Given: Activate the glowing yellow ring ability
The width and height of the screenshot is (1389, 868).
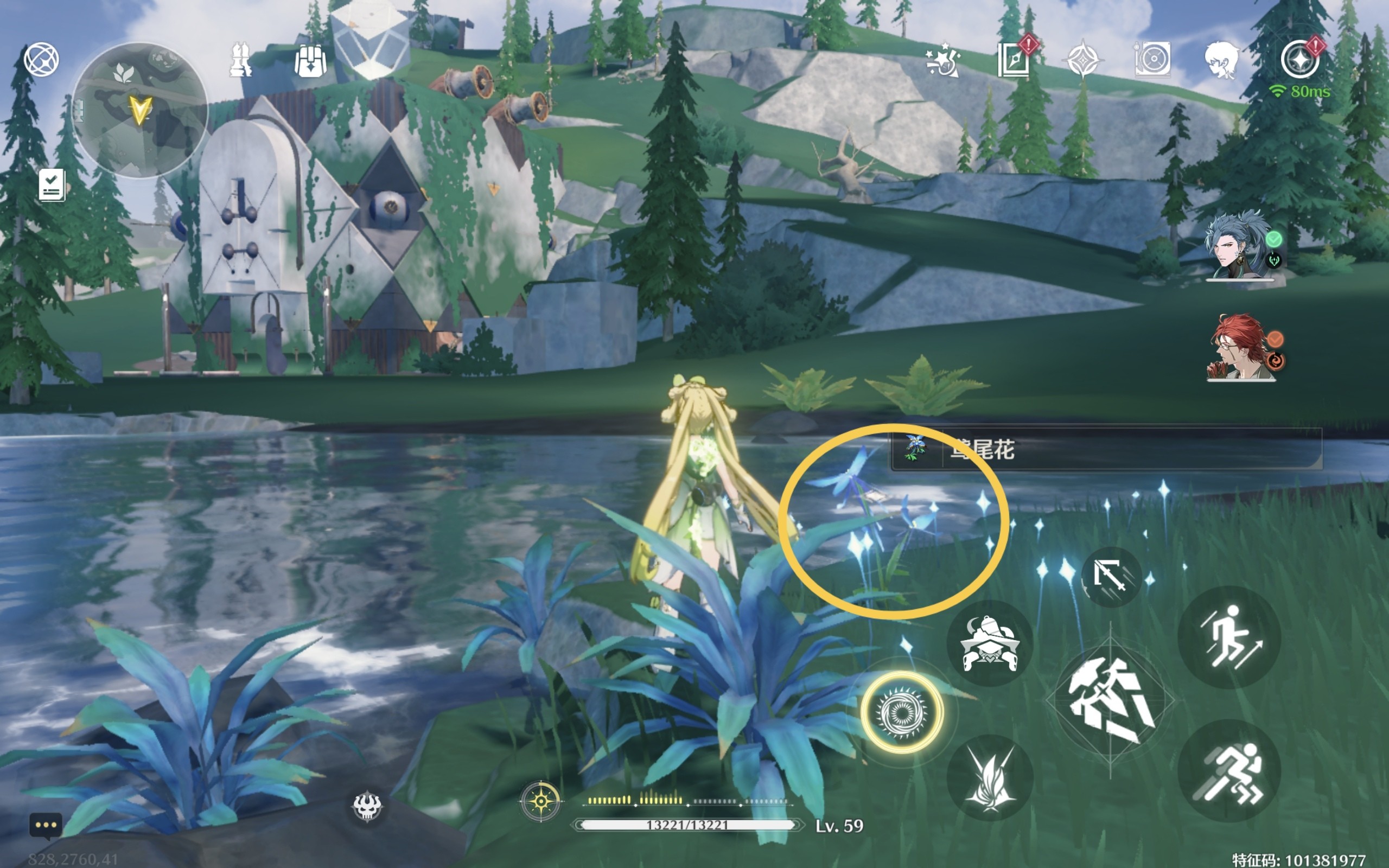Looking at the screenshot, I should 902,712.
